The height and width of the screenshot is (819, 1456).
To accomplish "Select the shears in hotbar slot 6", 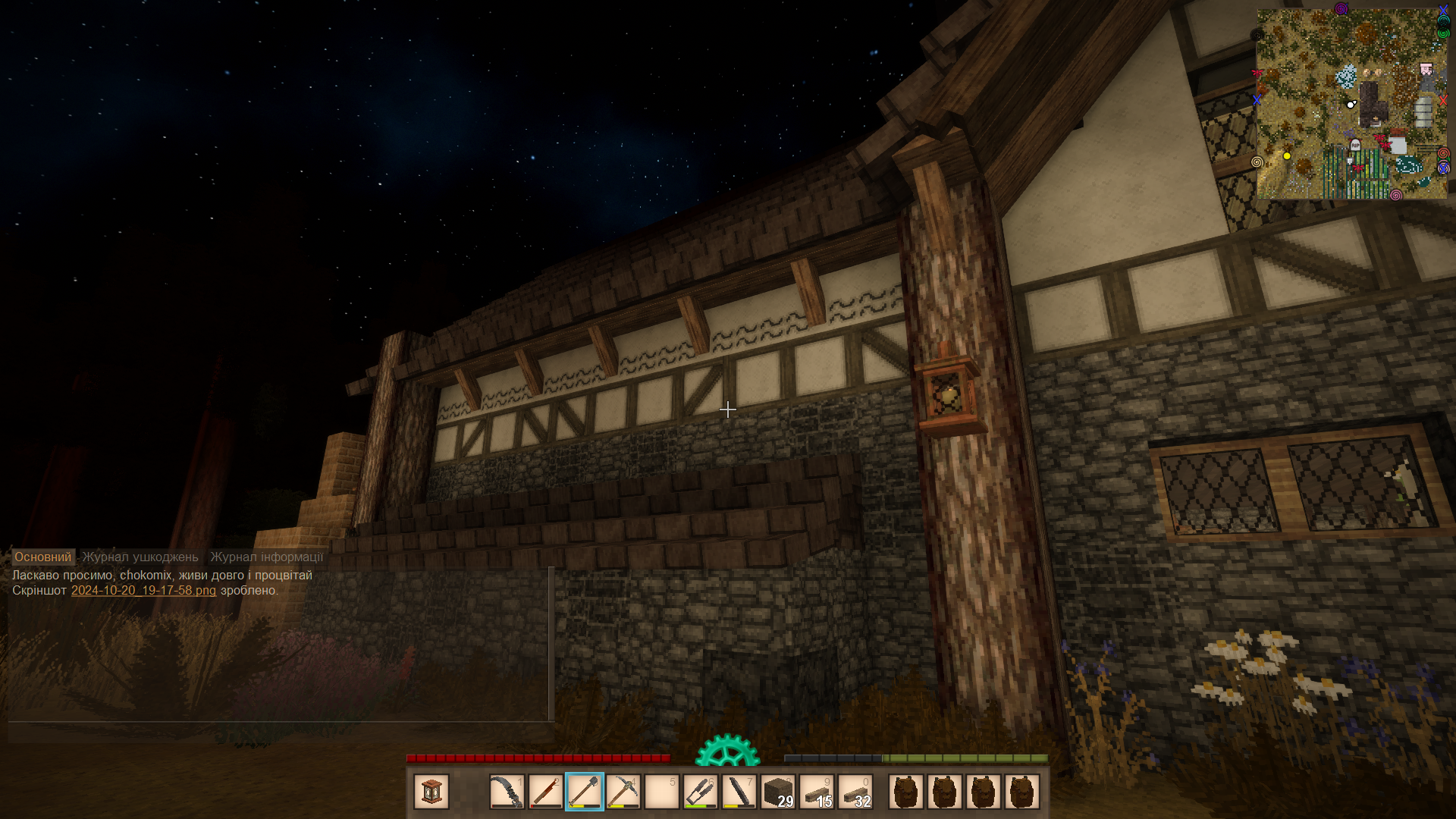I will pyautogui.click(x=700, y=792).
